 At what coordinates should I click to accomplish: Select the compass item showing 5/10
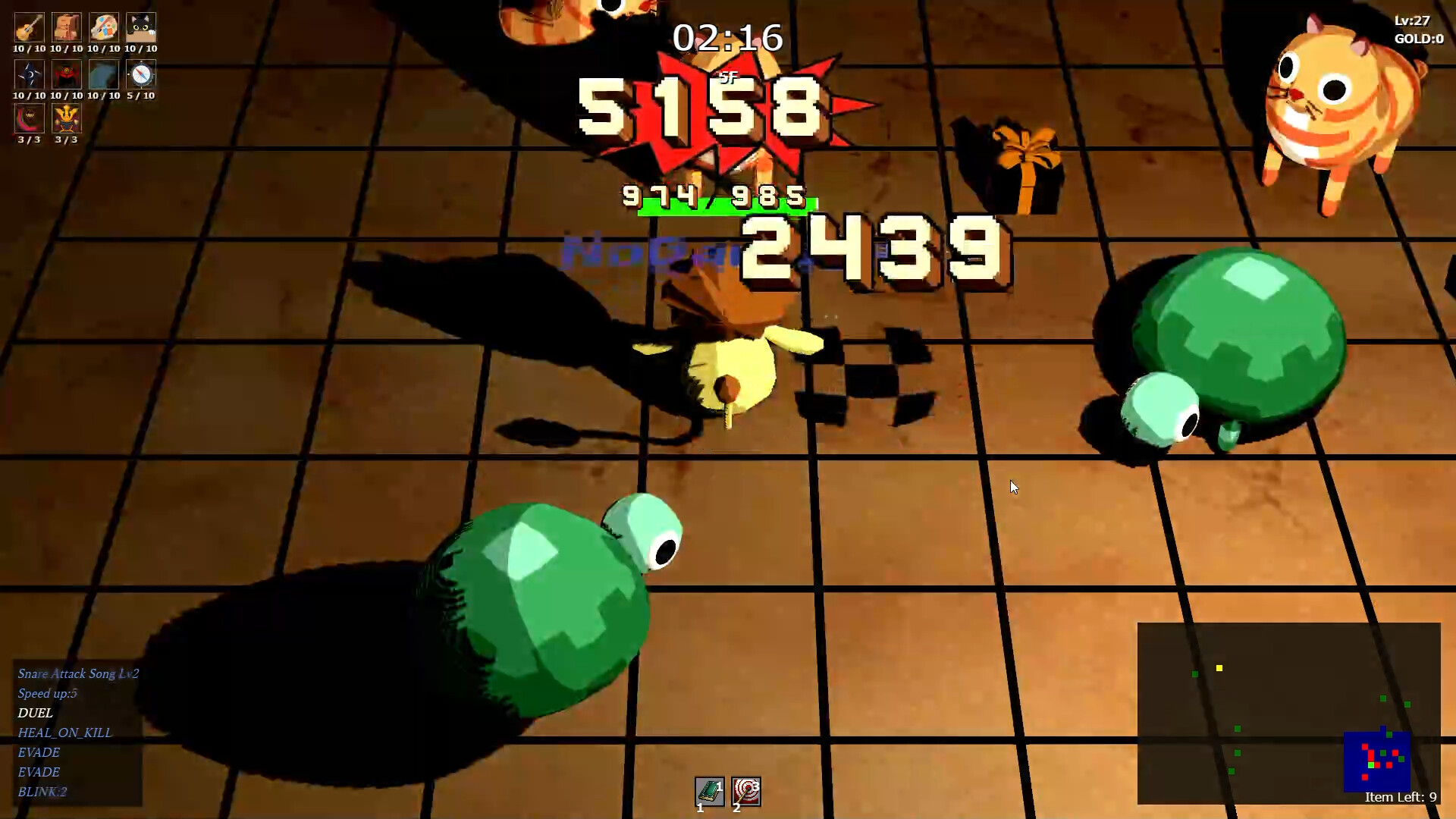tap(141, 75)
